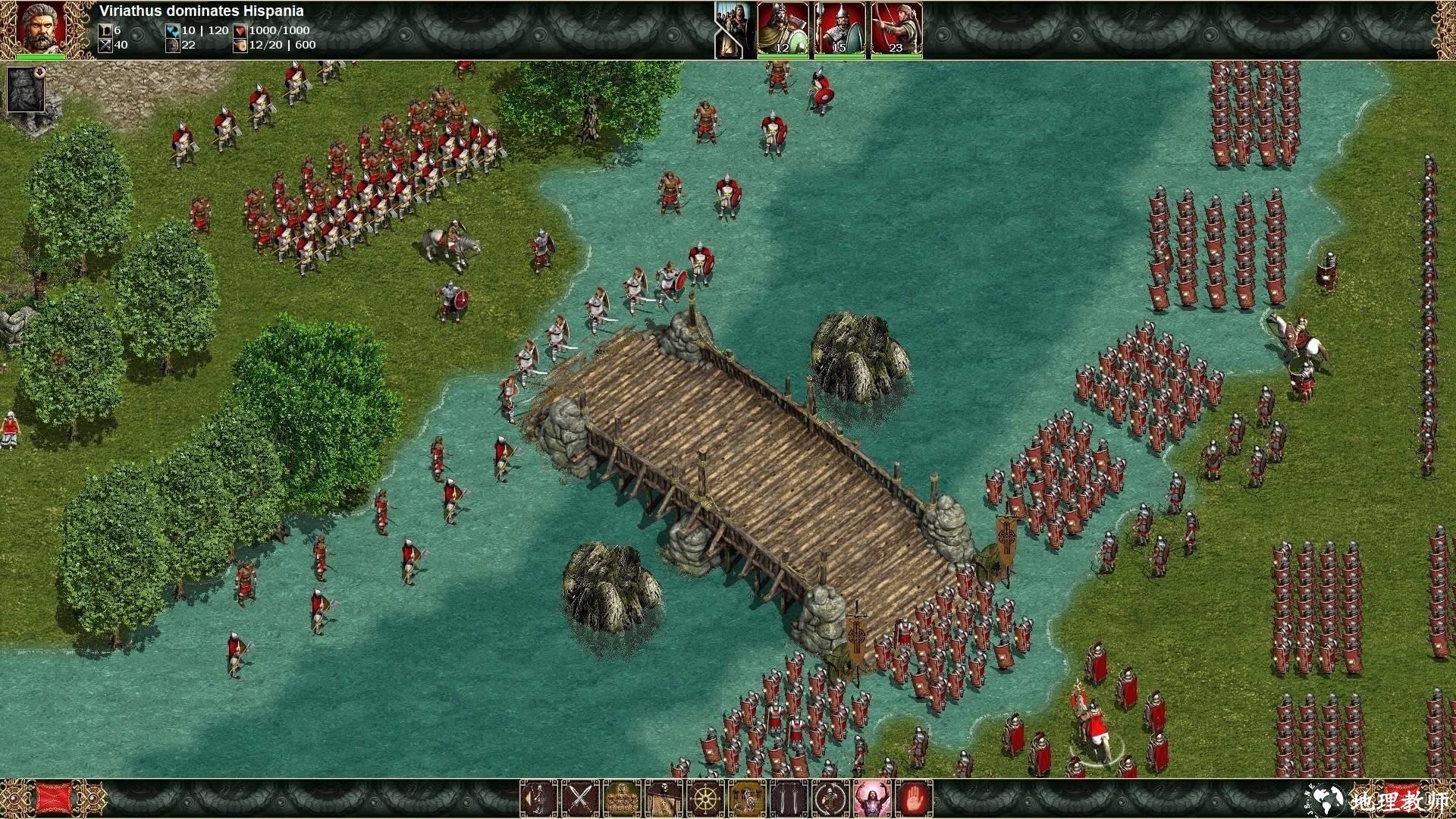Choose the block formation icon
The width and height of the screenshot is (1456, 819).
622,798
